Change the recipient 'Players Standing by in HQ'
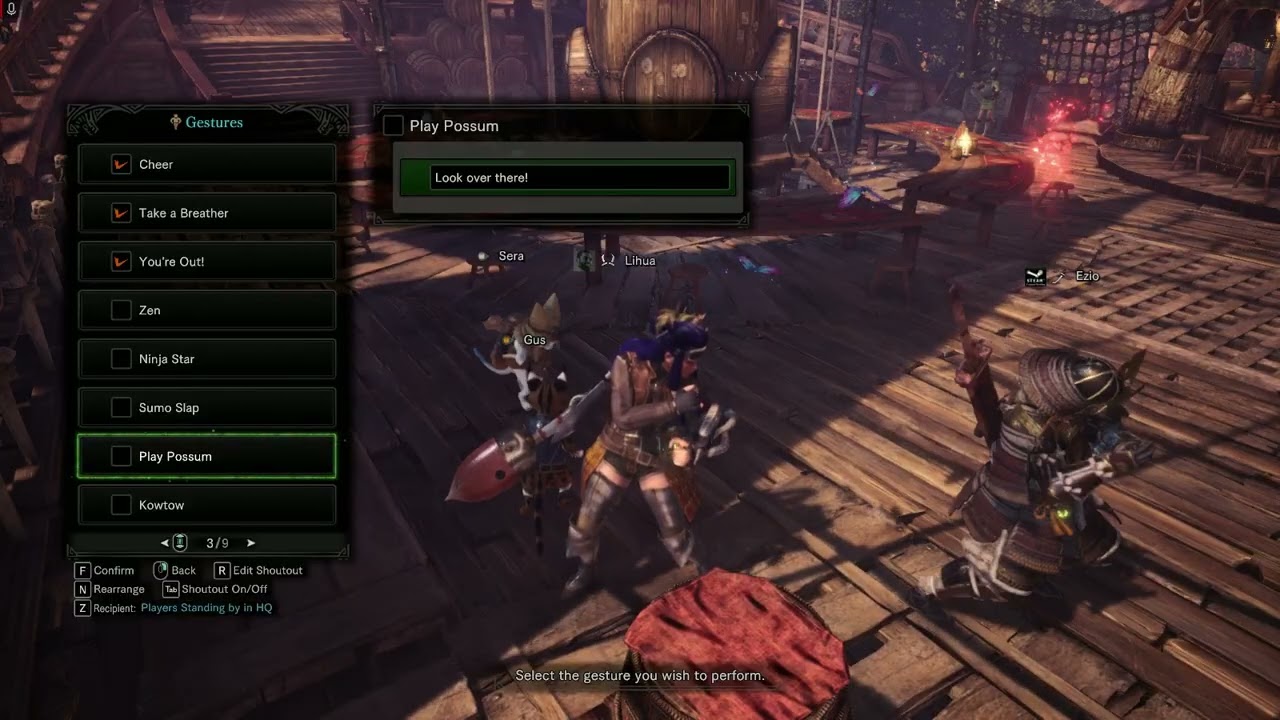 coord(206,608)
